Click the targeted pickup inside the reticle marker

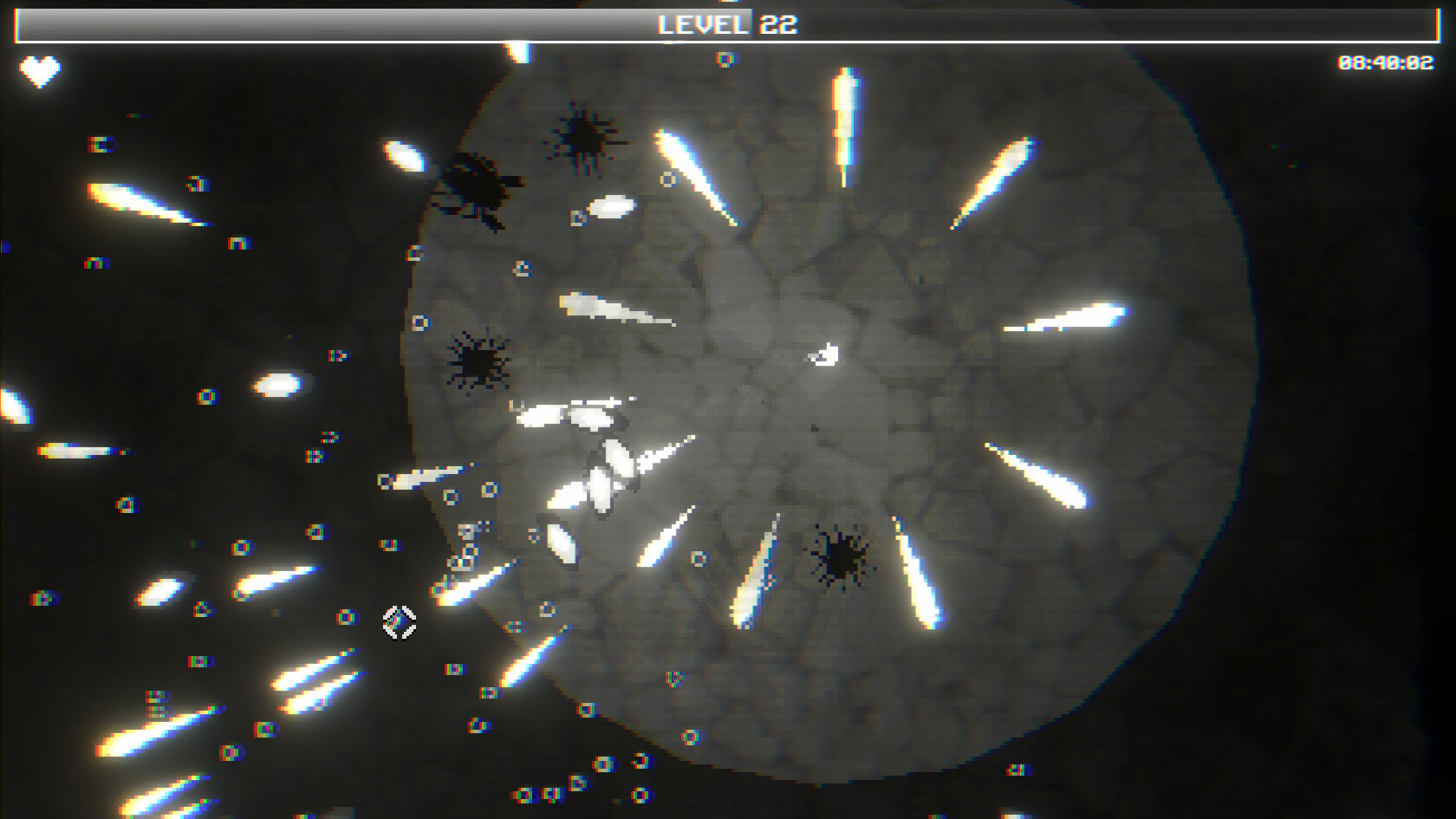[400, 622]
